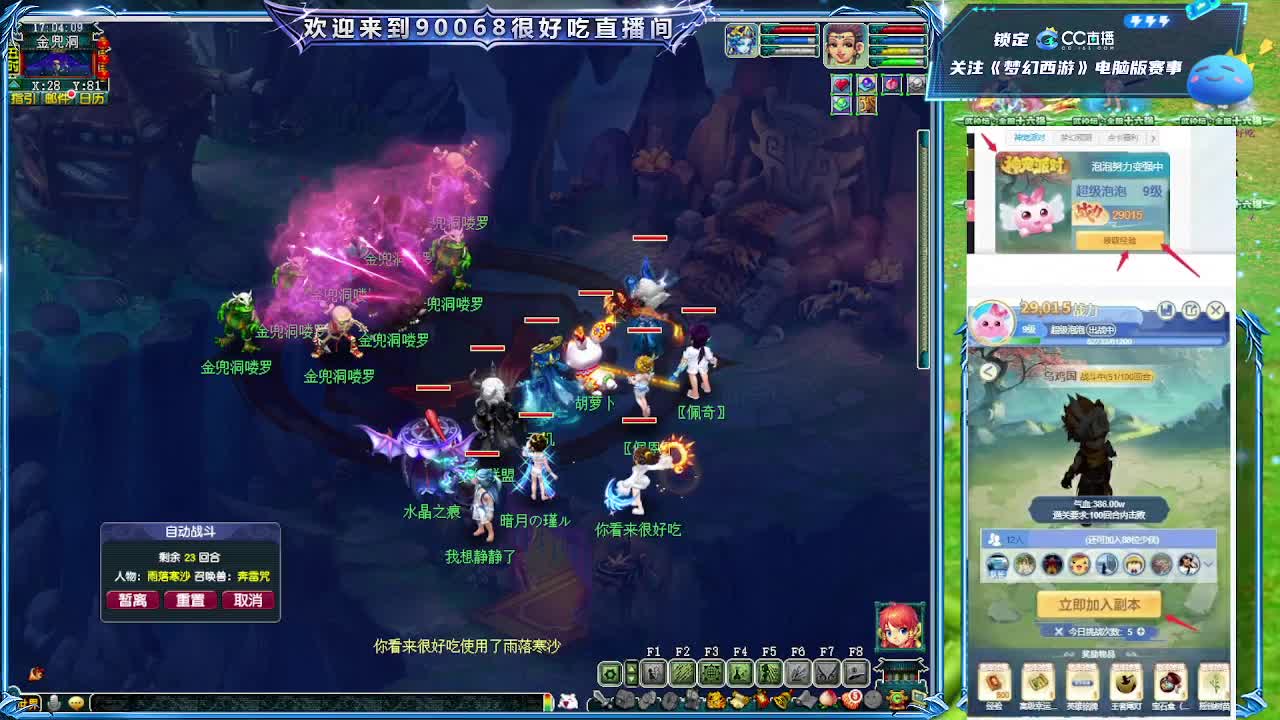This screenshot has width=1280, height=720.
Task: Collapse the minimap with the green arrow
Action: click(x=14, y=84)
